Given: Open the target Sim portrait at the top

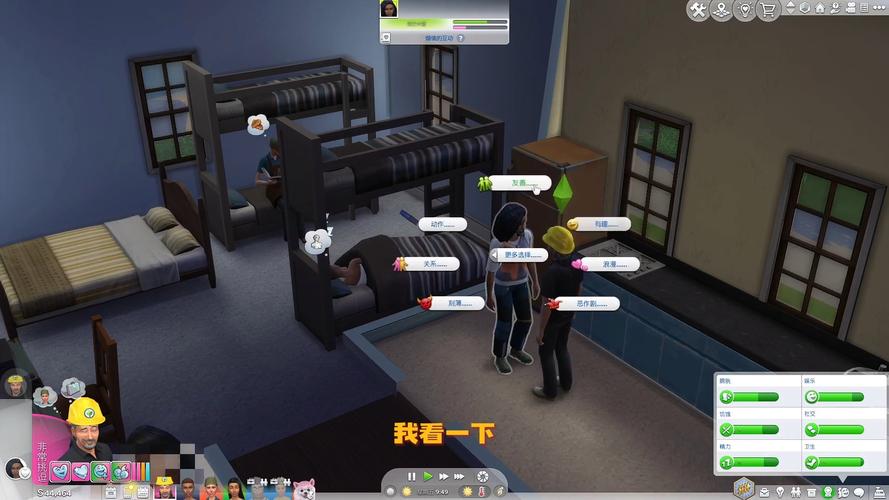Looking at the screenshot, I should coord(388,9).
